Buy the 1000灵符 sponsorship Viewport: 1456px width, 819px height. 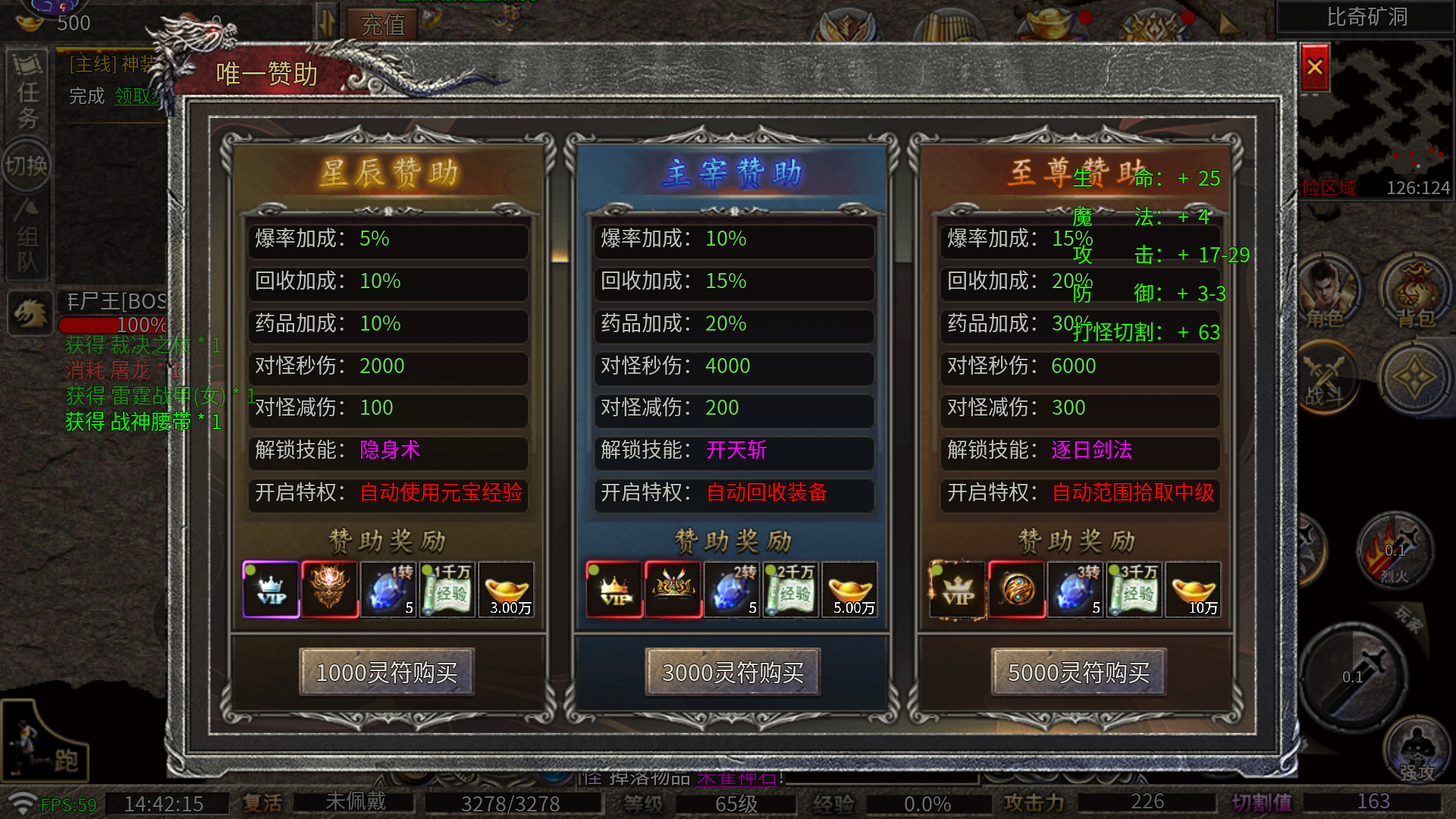(x=387, y=672)
